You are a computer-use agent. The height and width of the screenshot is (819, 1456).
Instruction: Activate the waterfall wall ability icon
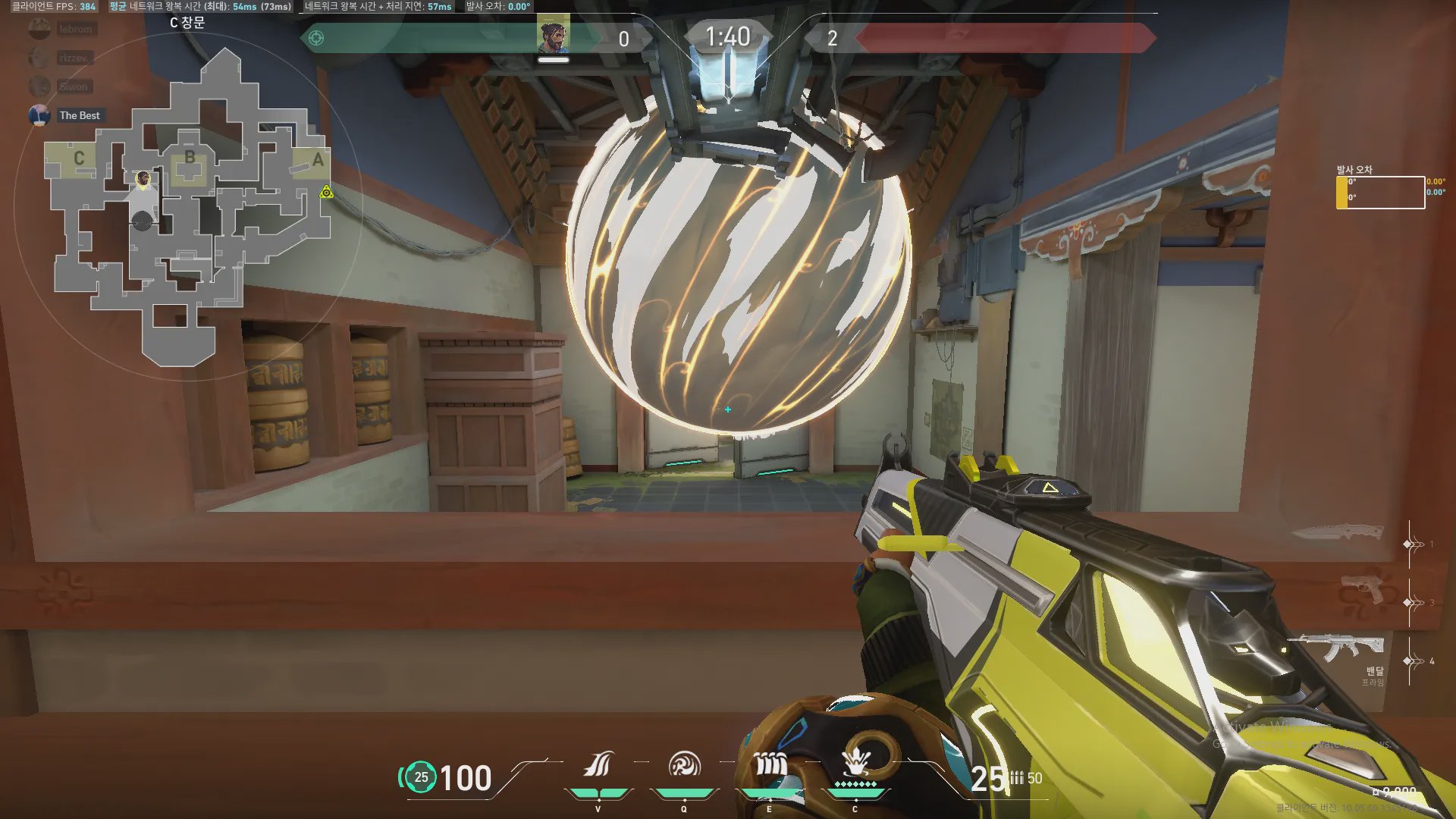click(x=770, y=765)
